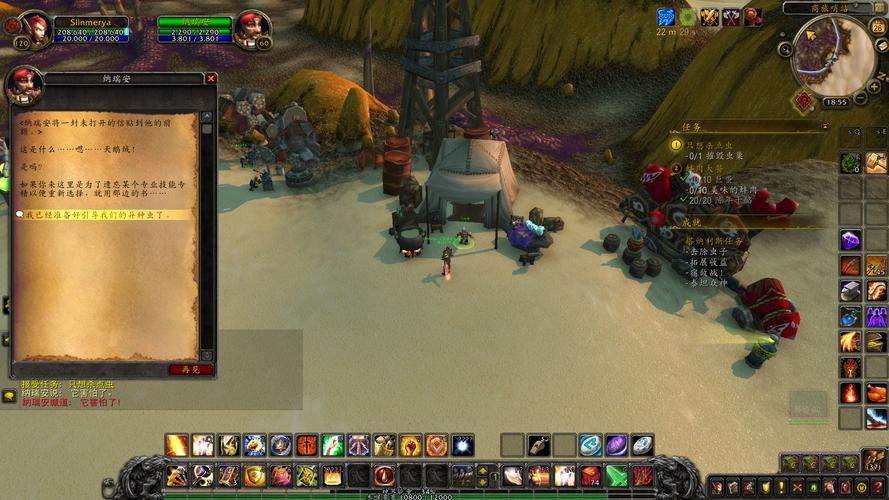The image size is (889, 500).
Task: Use the purple gem item slot
Action: (x=850, y=240)
